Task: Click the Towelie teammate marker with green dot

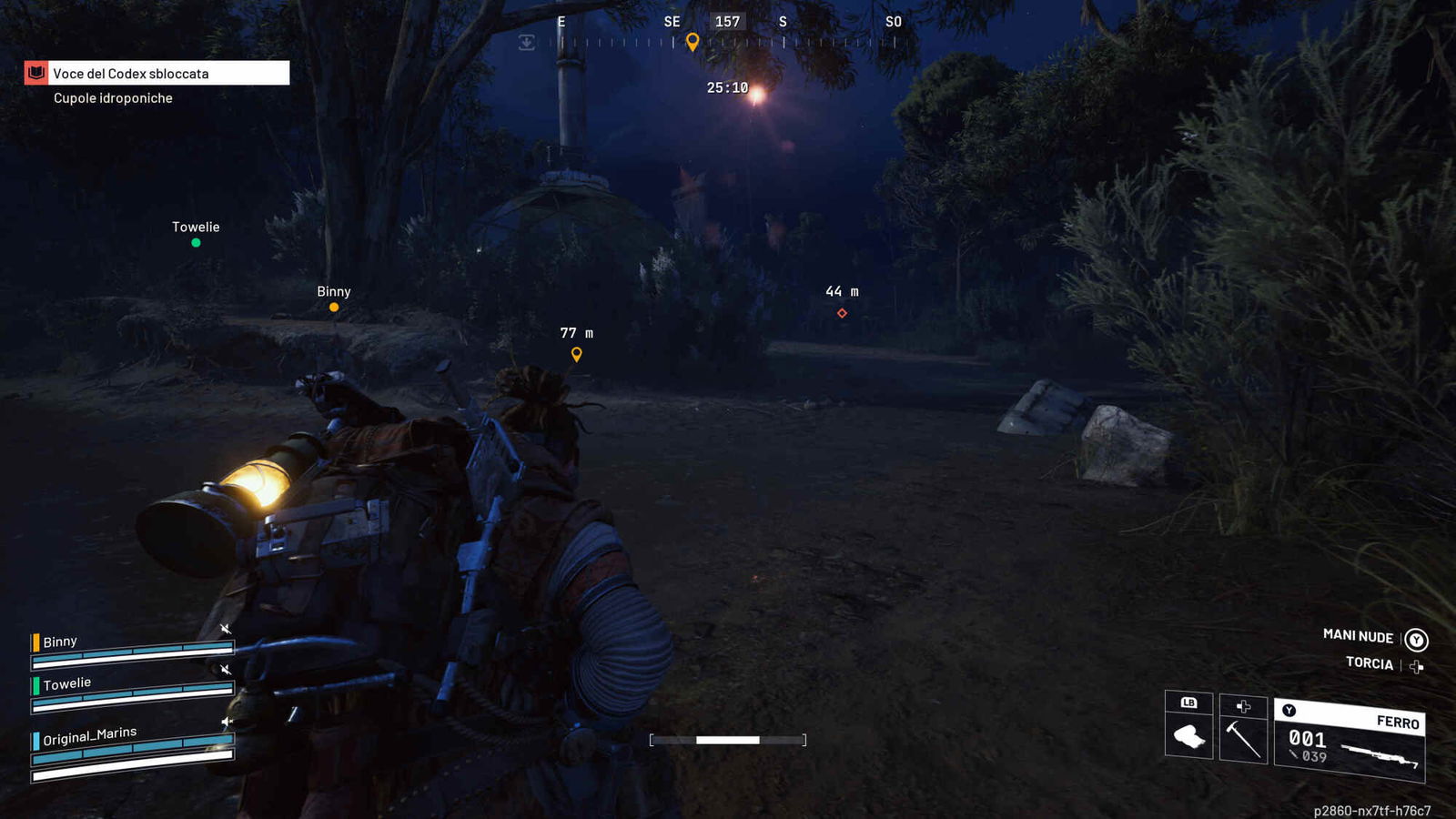Action: click(x=196, y=242)
